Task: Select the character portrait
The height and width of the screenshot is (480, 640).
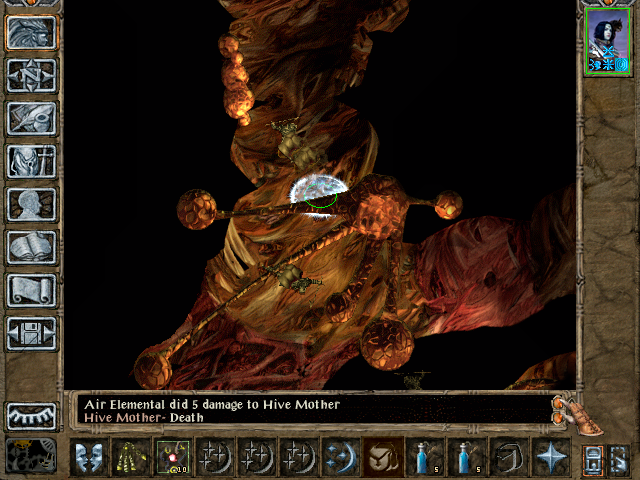Action: 607,41
